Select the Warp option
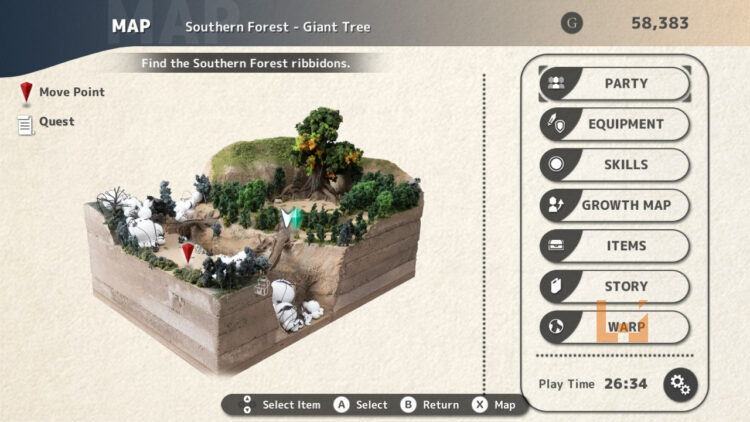The width and height of the screenshot is (750, 422). click(615, 327)
